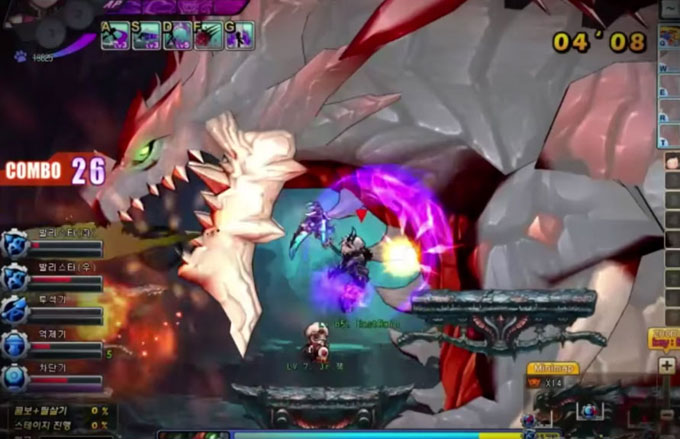Activate the skill in slot A
Viewport: 680px width, 439px height.
coord(115,36)
